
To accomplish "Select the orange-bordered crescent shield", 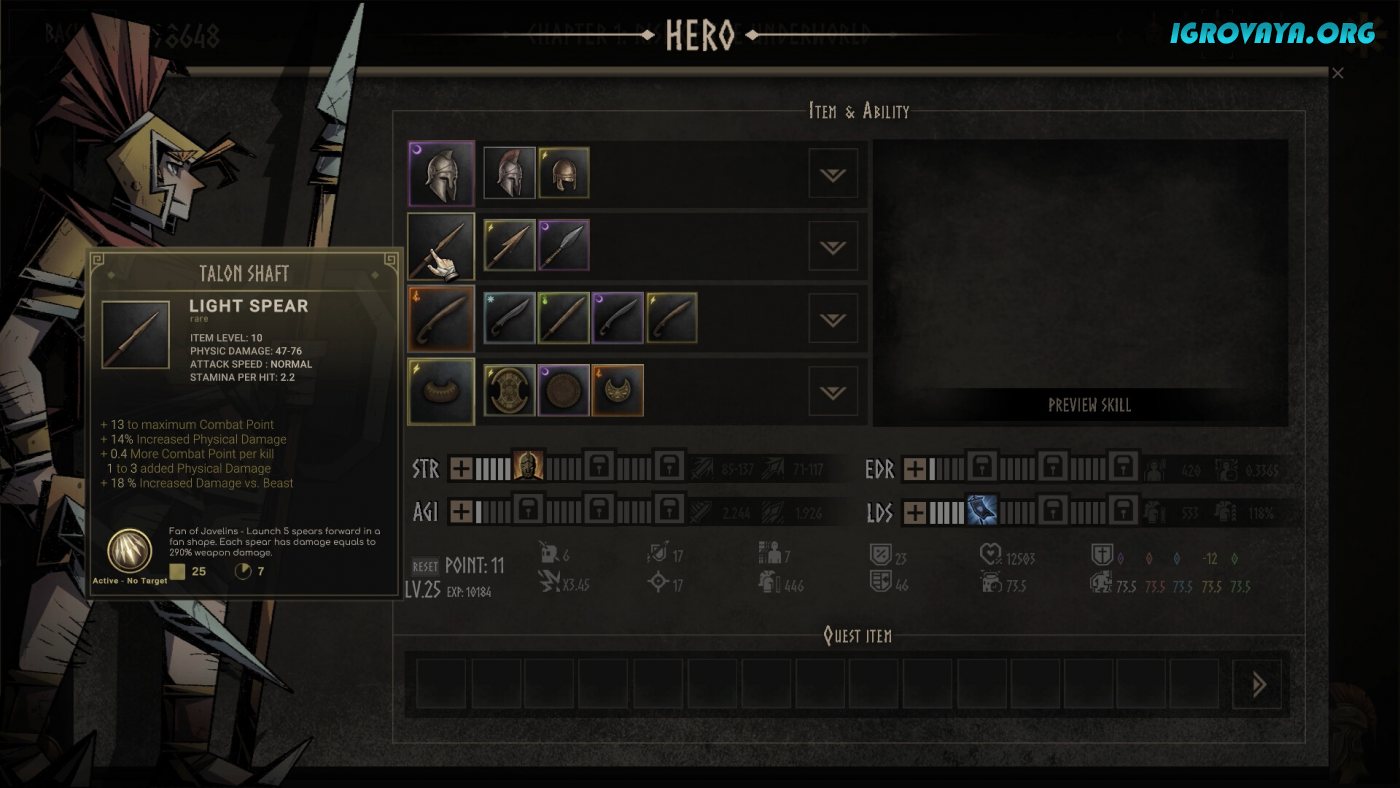I will 618,390.
